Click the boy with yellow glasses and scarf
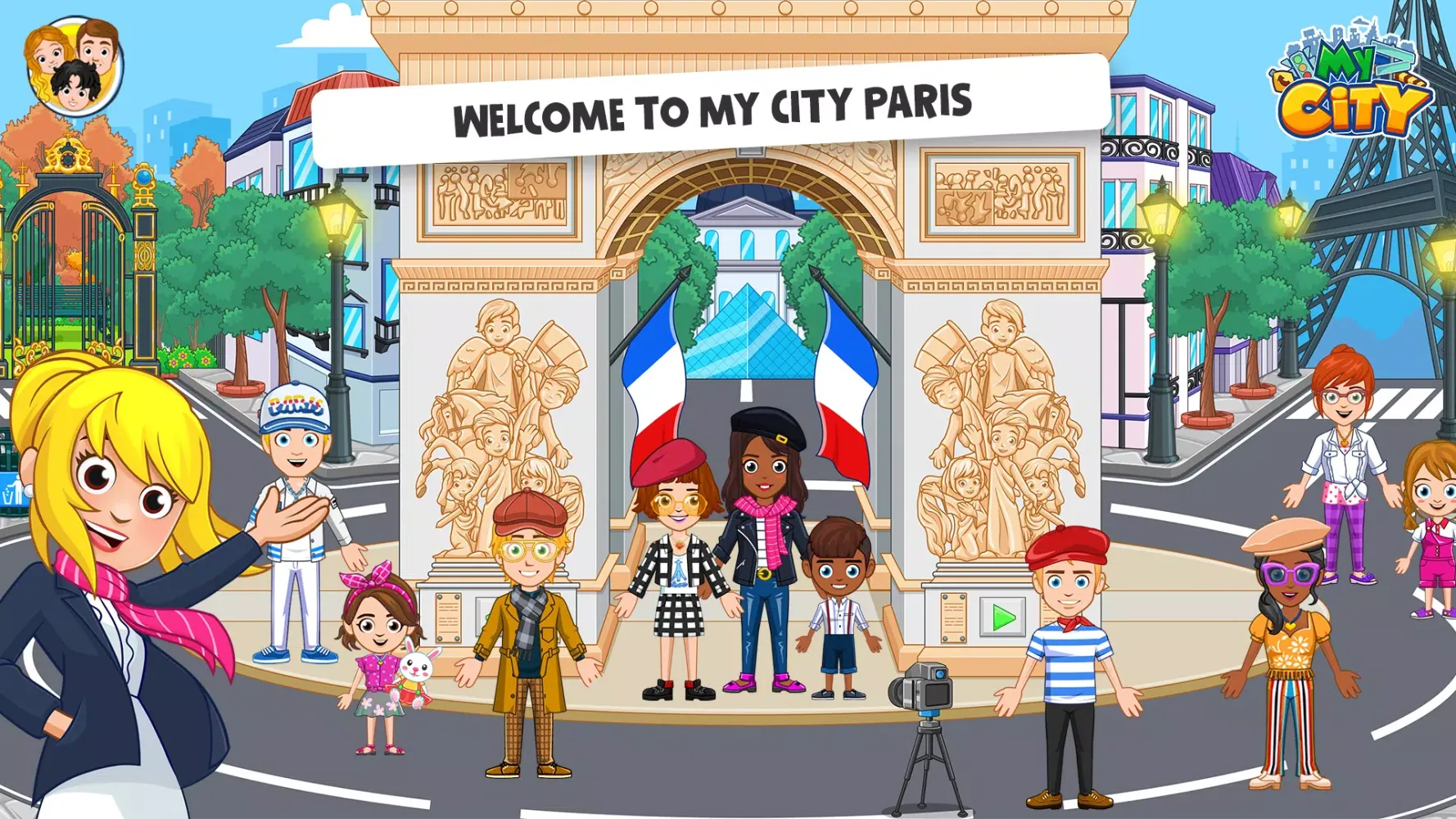 (528, 598)
